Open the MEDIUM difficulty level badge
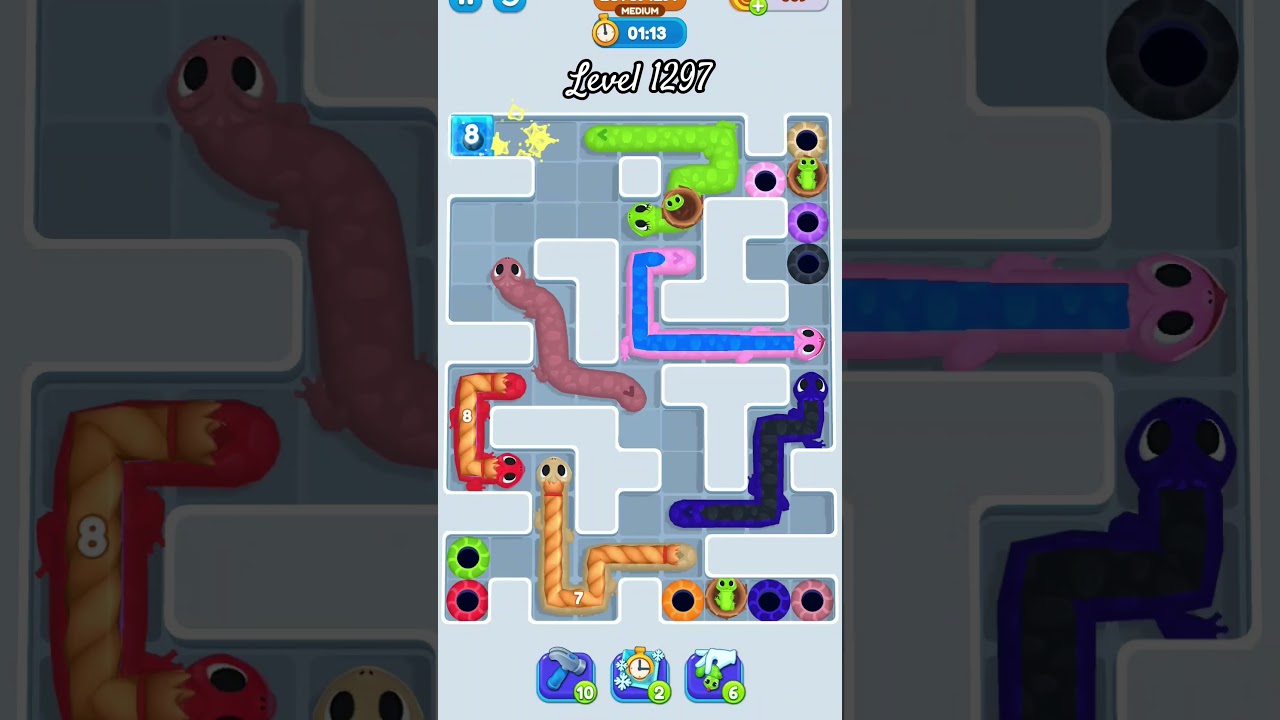Image resolution: width=1280 pixels, height=720 pixels. tap(640, 8)
